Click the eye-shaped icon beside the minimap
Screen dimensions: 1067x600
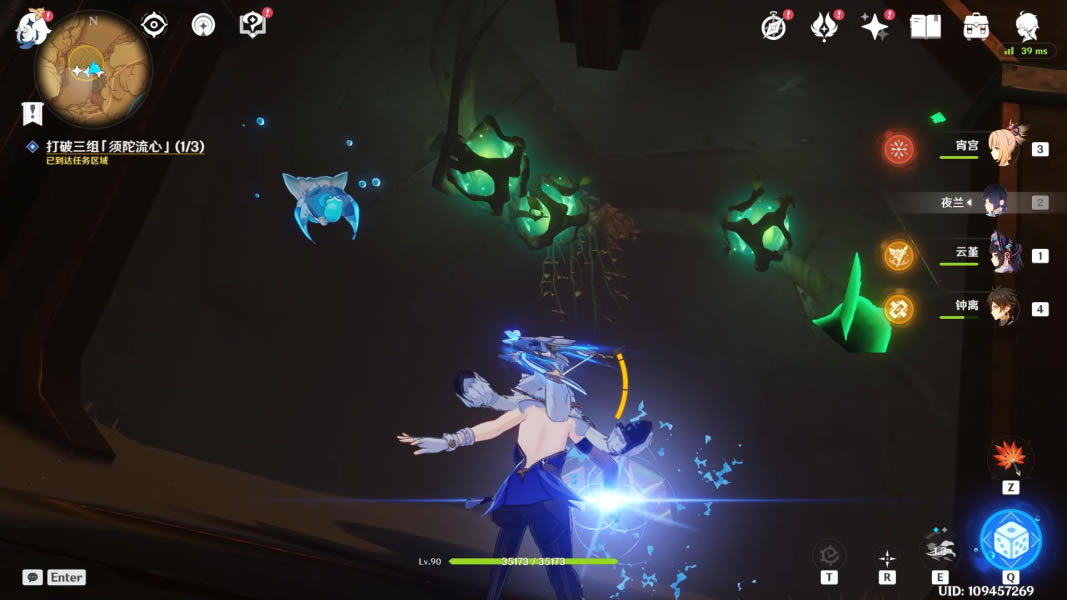(x=154, y=25)
